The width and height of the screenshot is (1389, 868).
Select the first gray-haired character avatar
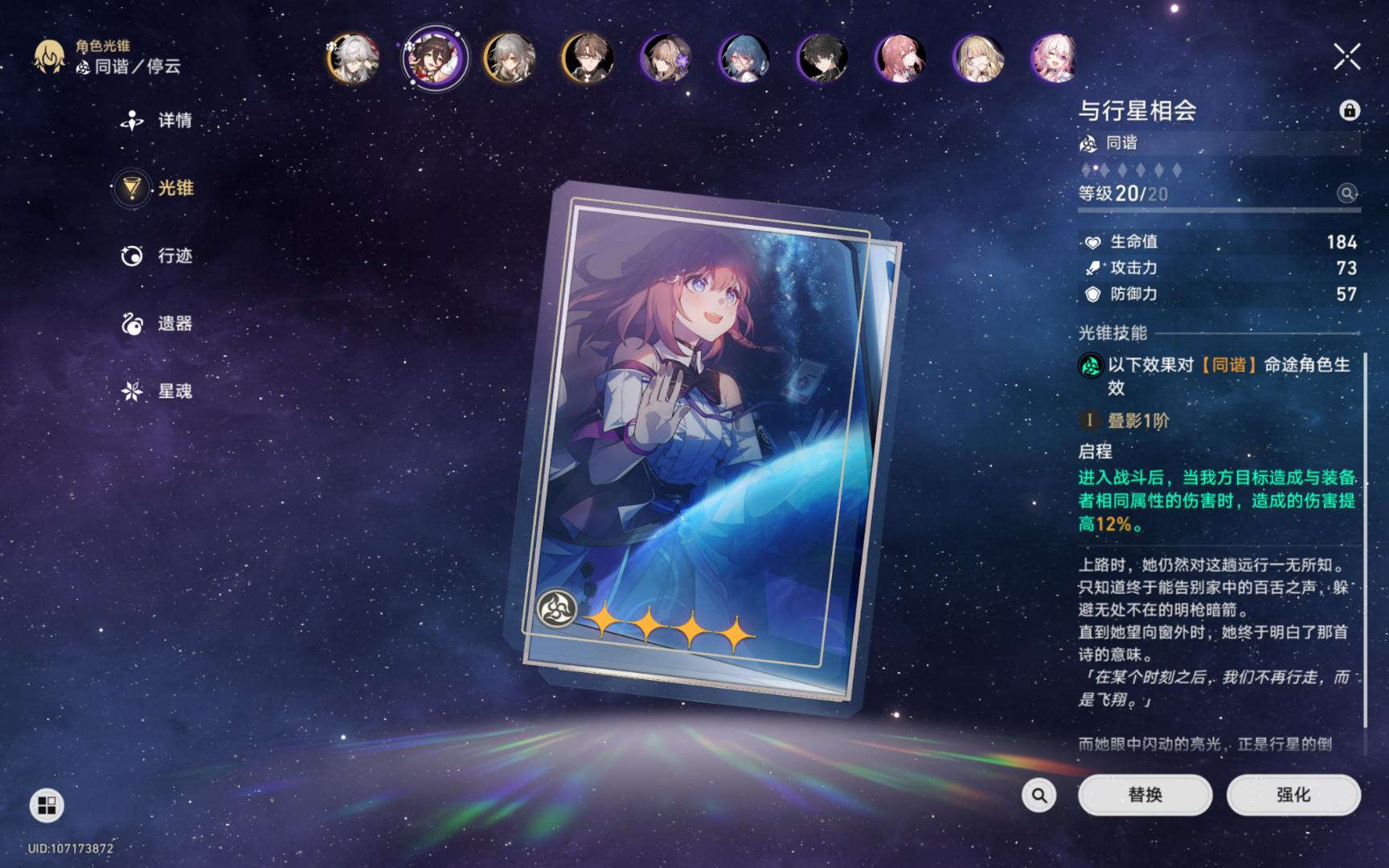[x=354, y=58]
